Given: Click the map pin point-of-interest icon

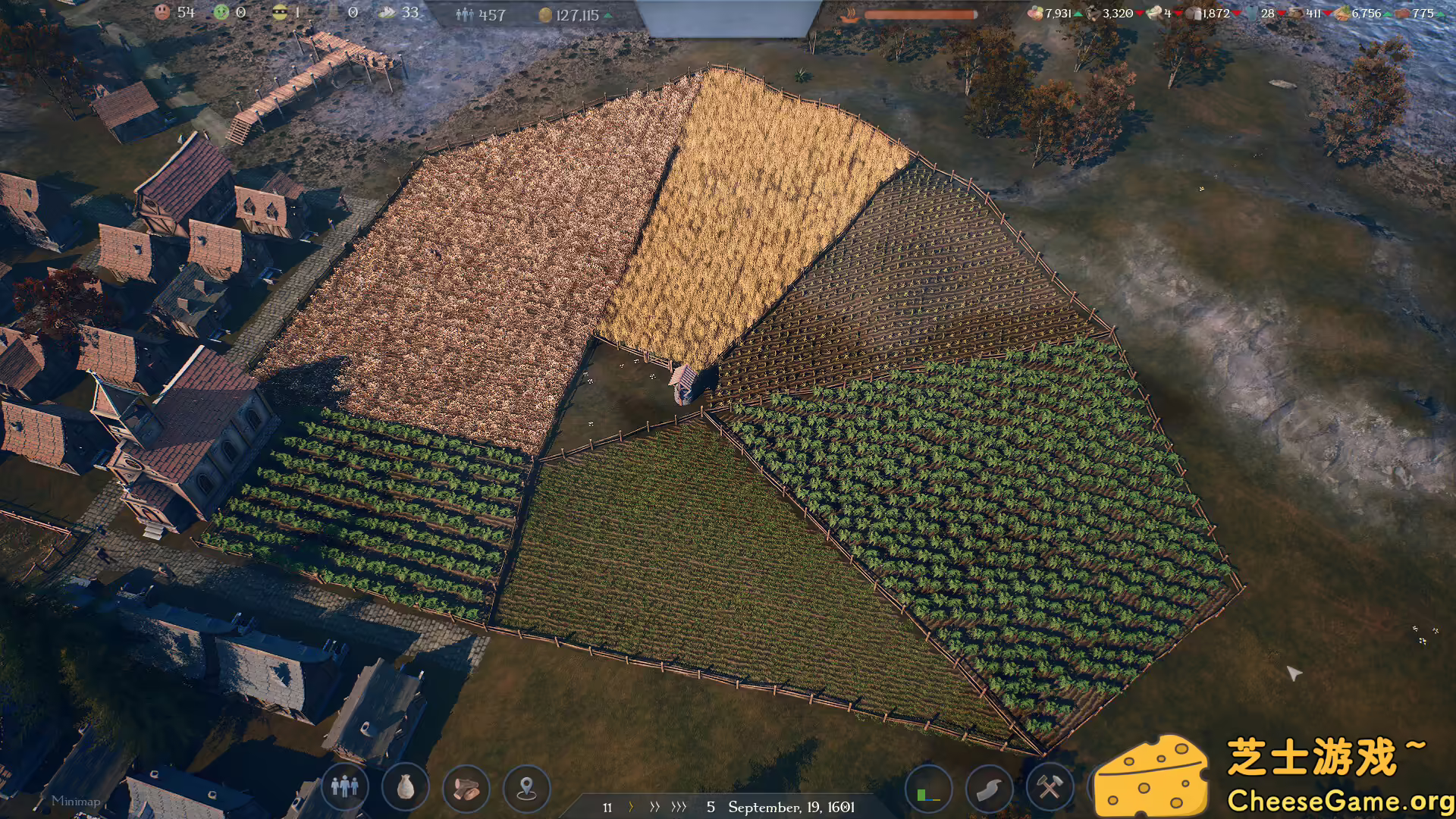Looking at the screenshot, I should 526,789.
